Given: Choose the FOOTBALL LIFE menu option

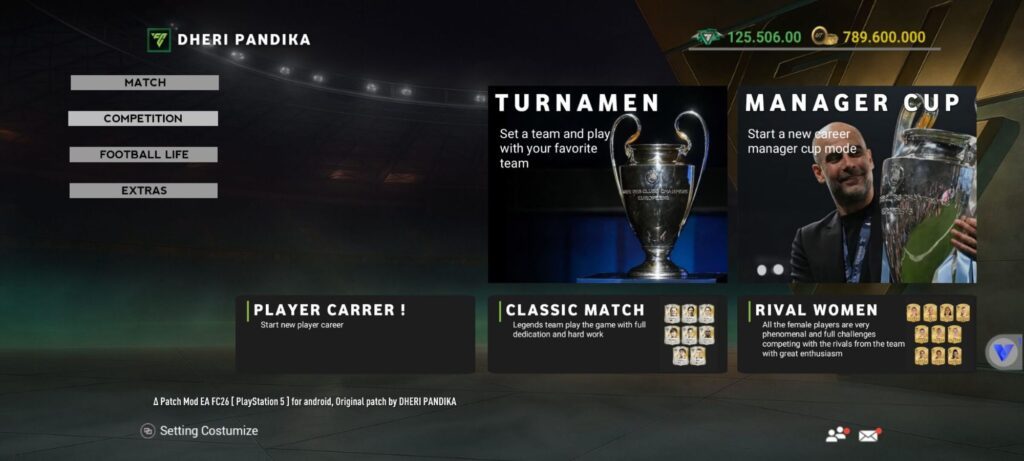Looking at the screenshot, I should pos(144,155).
